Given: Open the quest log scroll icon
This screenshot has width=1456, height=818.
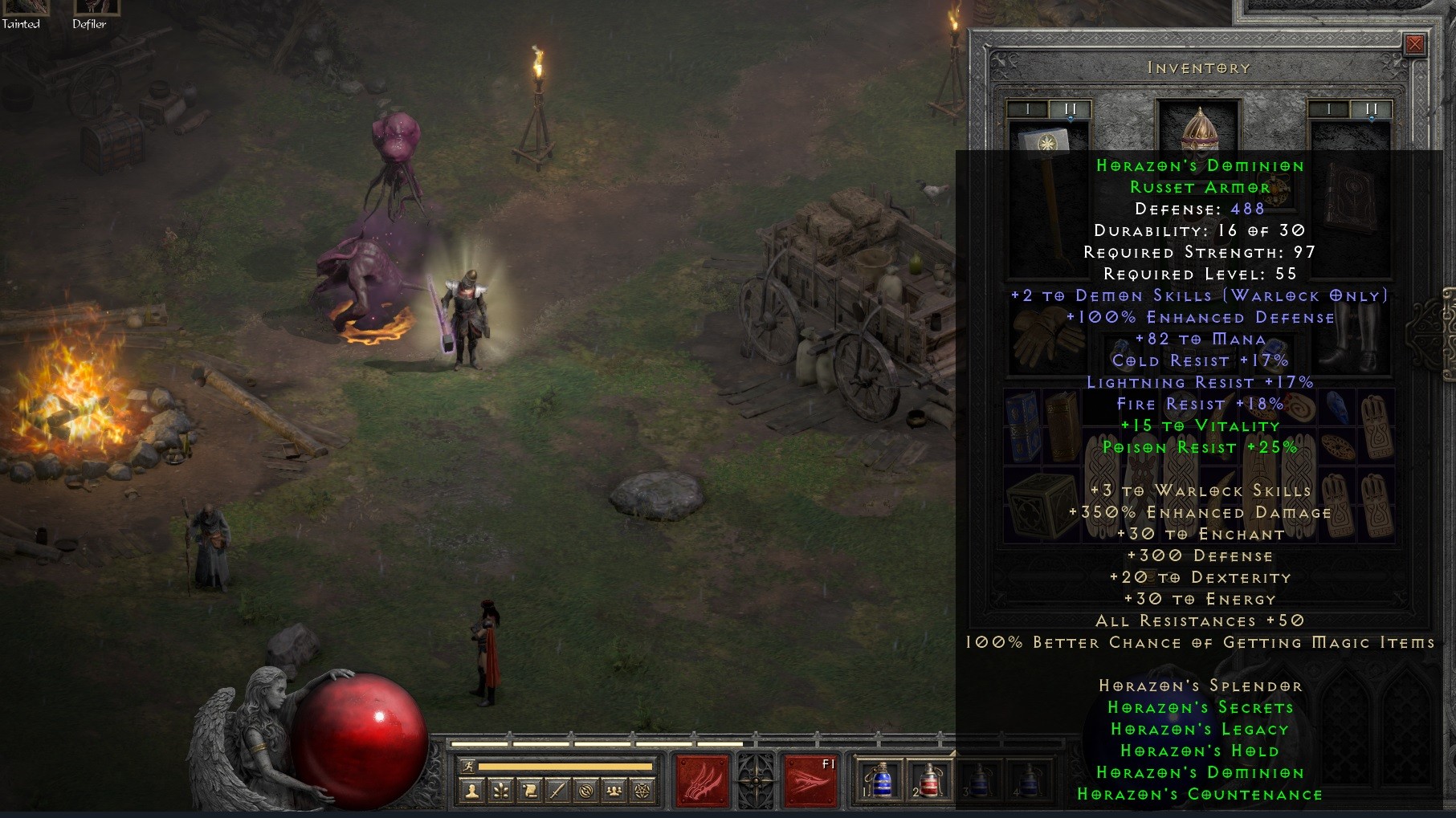Looking at the screenshot, I should [x=529, y=792].
